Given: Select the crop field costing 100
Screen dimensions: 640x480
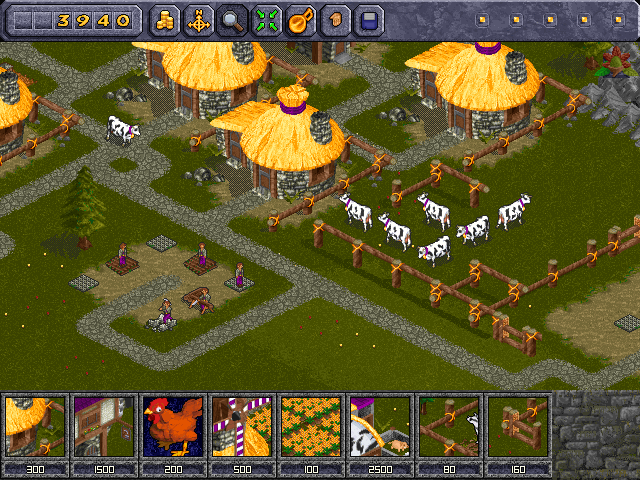Looking at the screenshot, I should point(311,426).
